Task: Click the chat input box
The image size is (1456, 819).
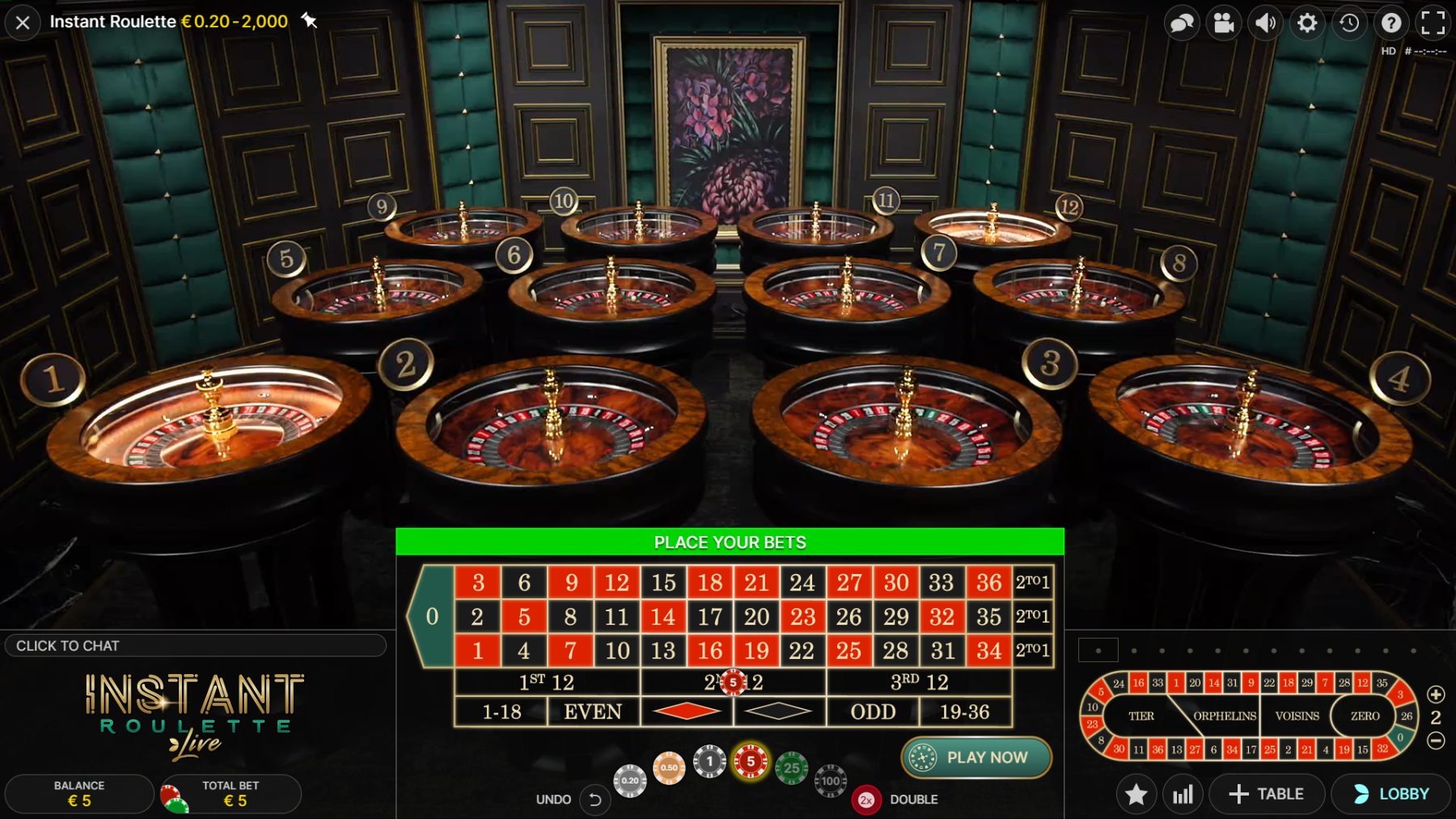Action: click(195, 646)
